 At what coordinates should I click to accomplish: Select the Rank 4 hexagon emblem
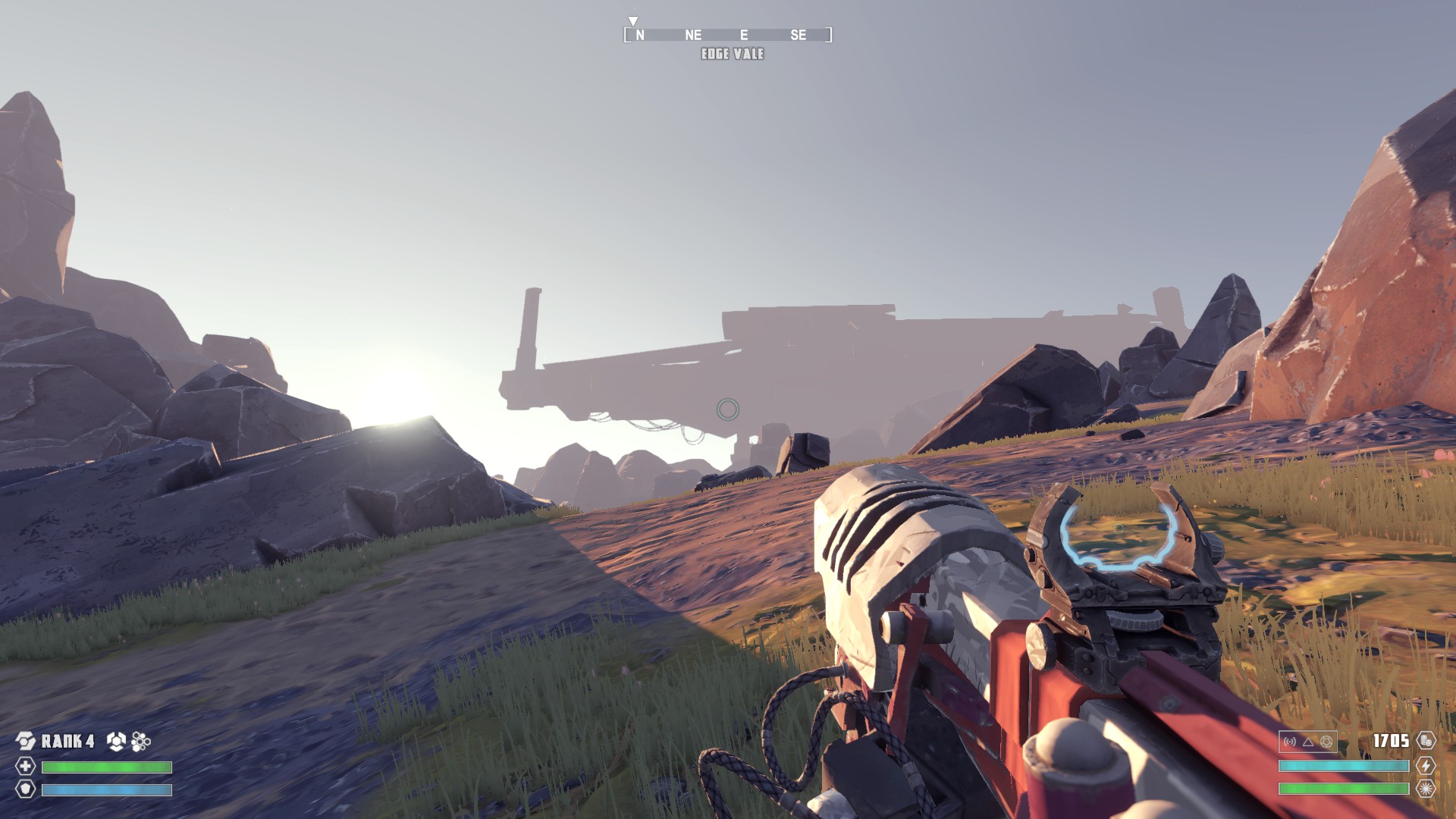26,741
